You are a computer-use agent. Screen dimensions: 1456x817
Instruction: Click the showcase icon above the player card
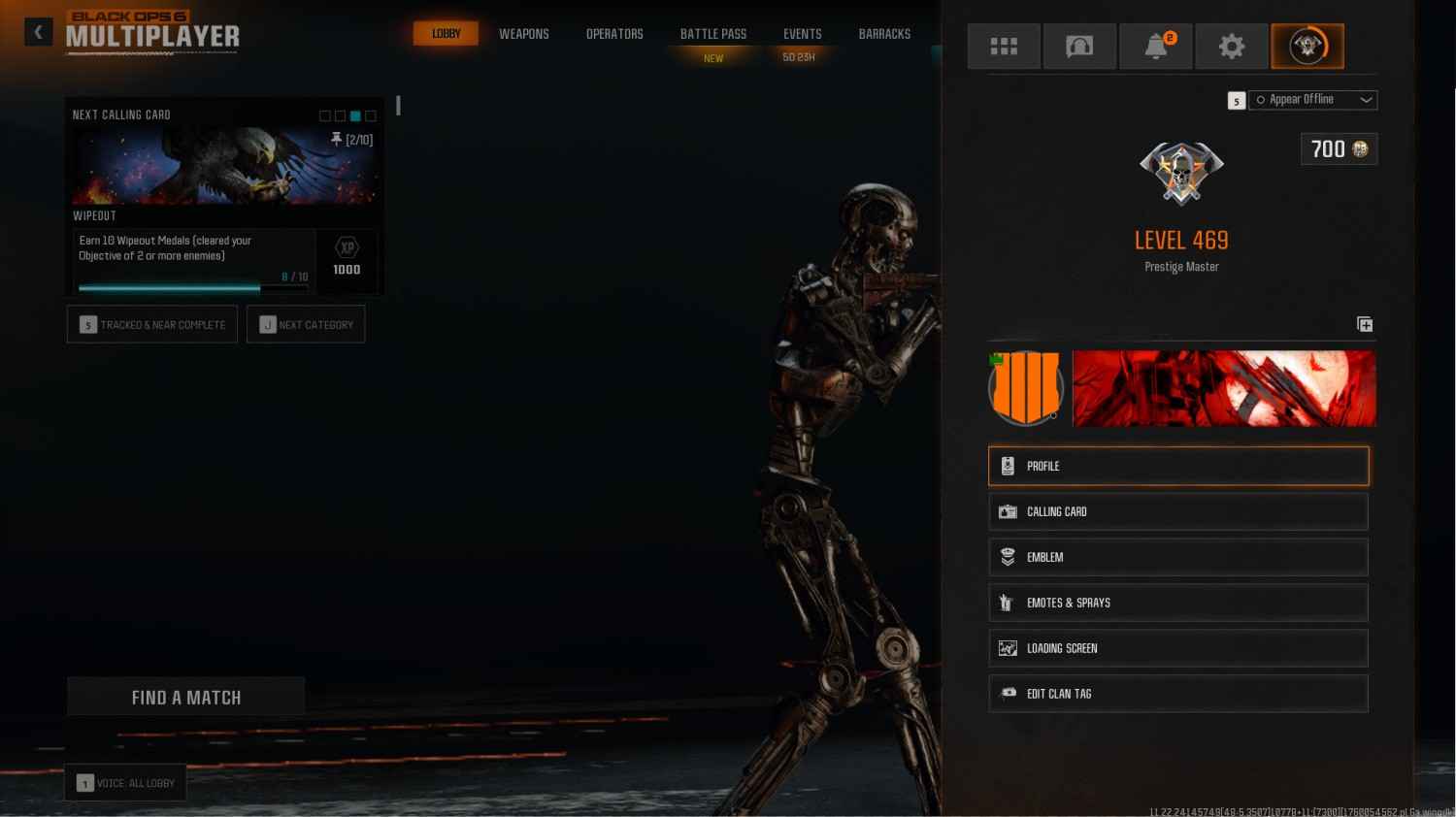pos(1364,324)
